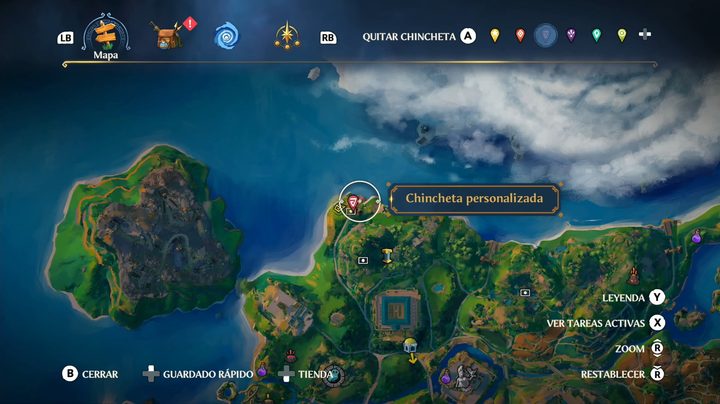Viewport: 720px width, 404px height.
Task: Select the purple pin marker
Action: [571, 36]
